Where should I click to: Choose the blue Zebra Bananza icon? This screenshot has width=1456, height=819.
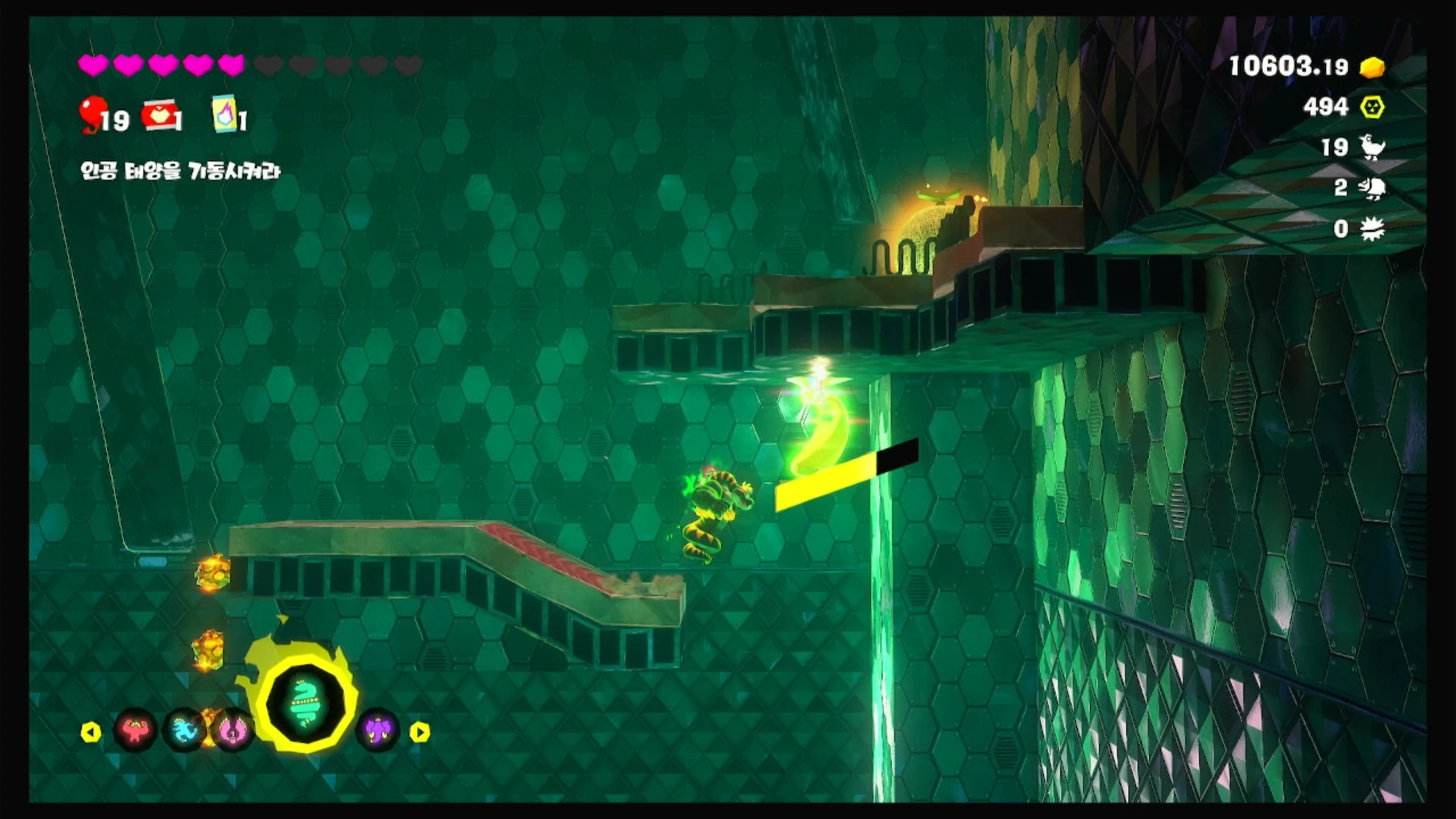pyautogui.click(x=183, y=731)
